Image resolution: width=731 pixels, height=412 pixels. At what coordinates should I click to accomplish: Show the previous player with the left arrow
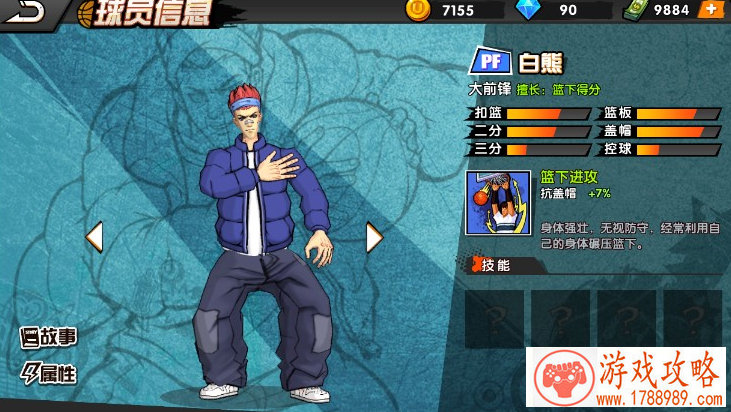click(x=94, y=237)
